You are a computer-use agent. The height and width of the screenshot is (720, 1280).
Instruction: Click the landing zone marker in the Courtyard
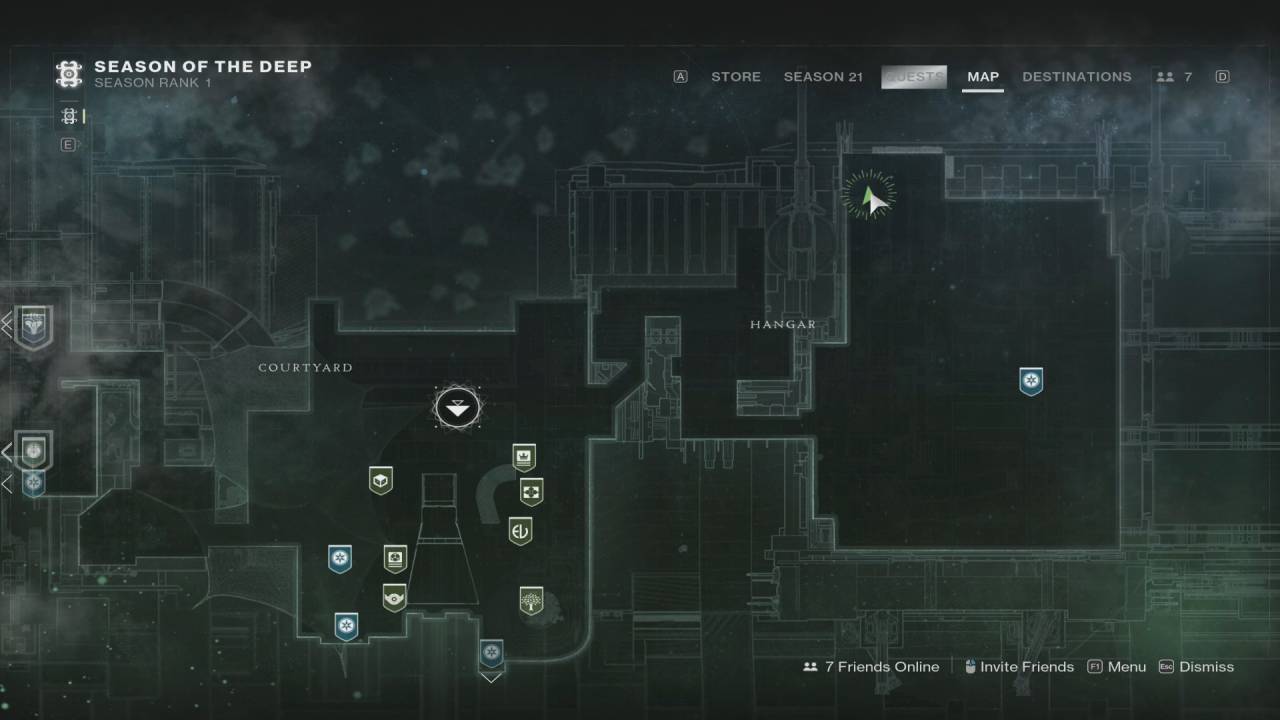pyautogui.click(x=458, y=406)
